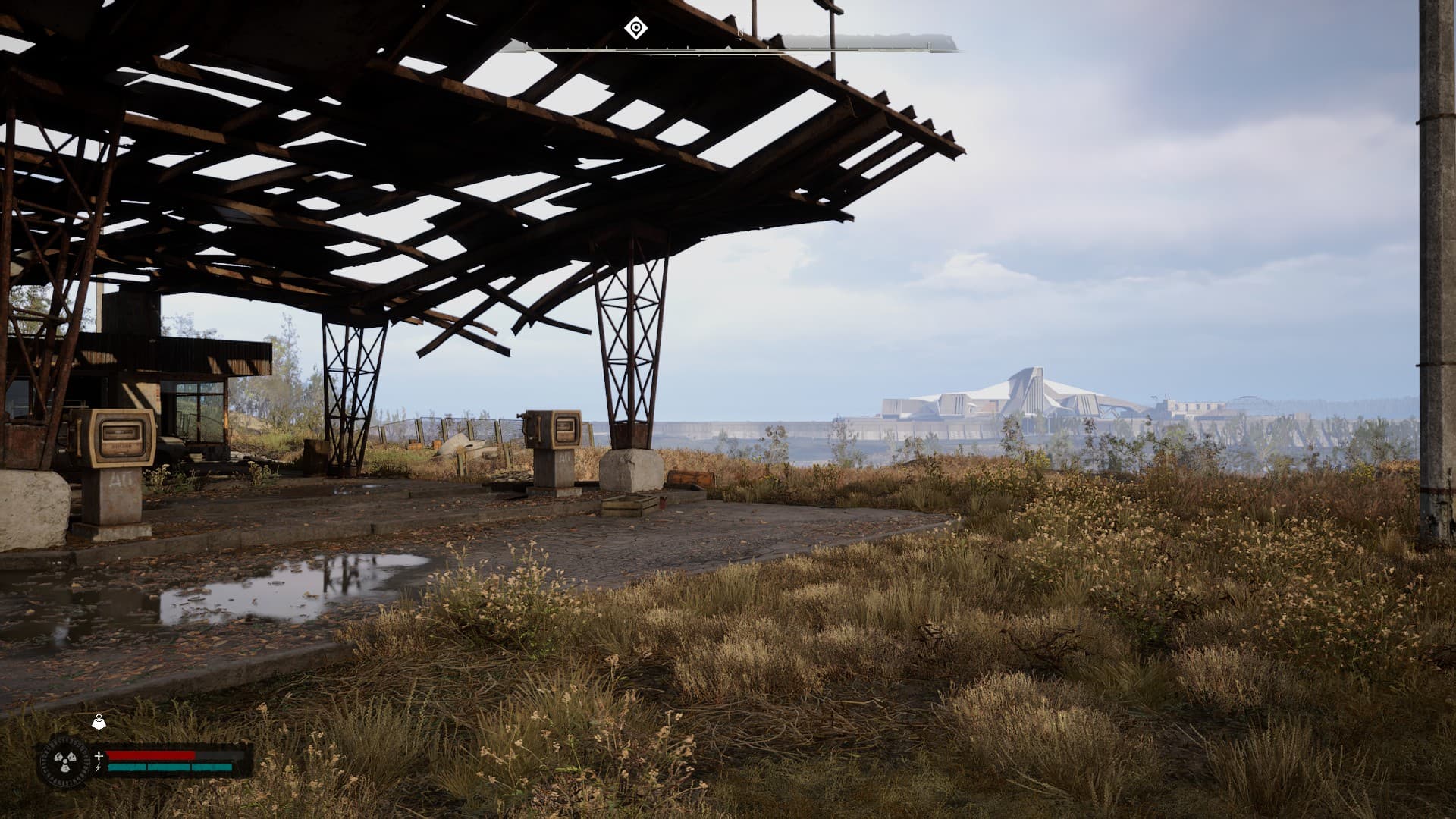Click the diamond waypoint marker on the compass
Screen dimensions: 1456x819
click(x=635, y=29)
